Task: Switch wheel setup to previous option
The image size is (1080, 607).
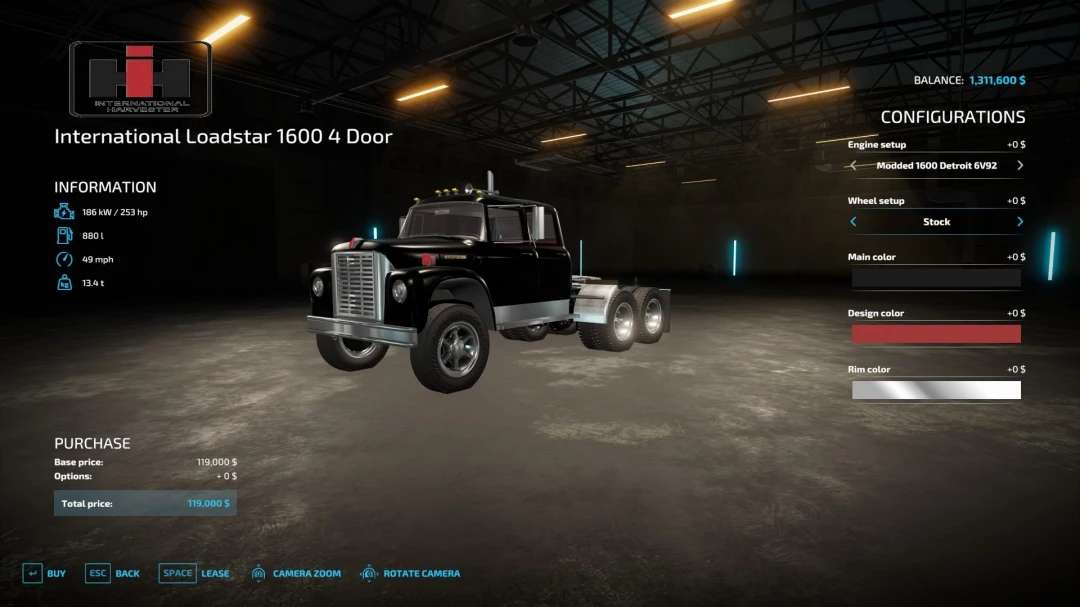Action: (x=853, y=222)
